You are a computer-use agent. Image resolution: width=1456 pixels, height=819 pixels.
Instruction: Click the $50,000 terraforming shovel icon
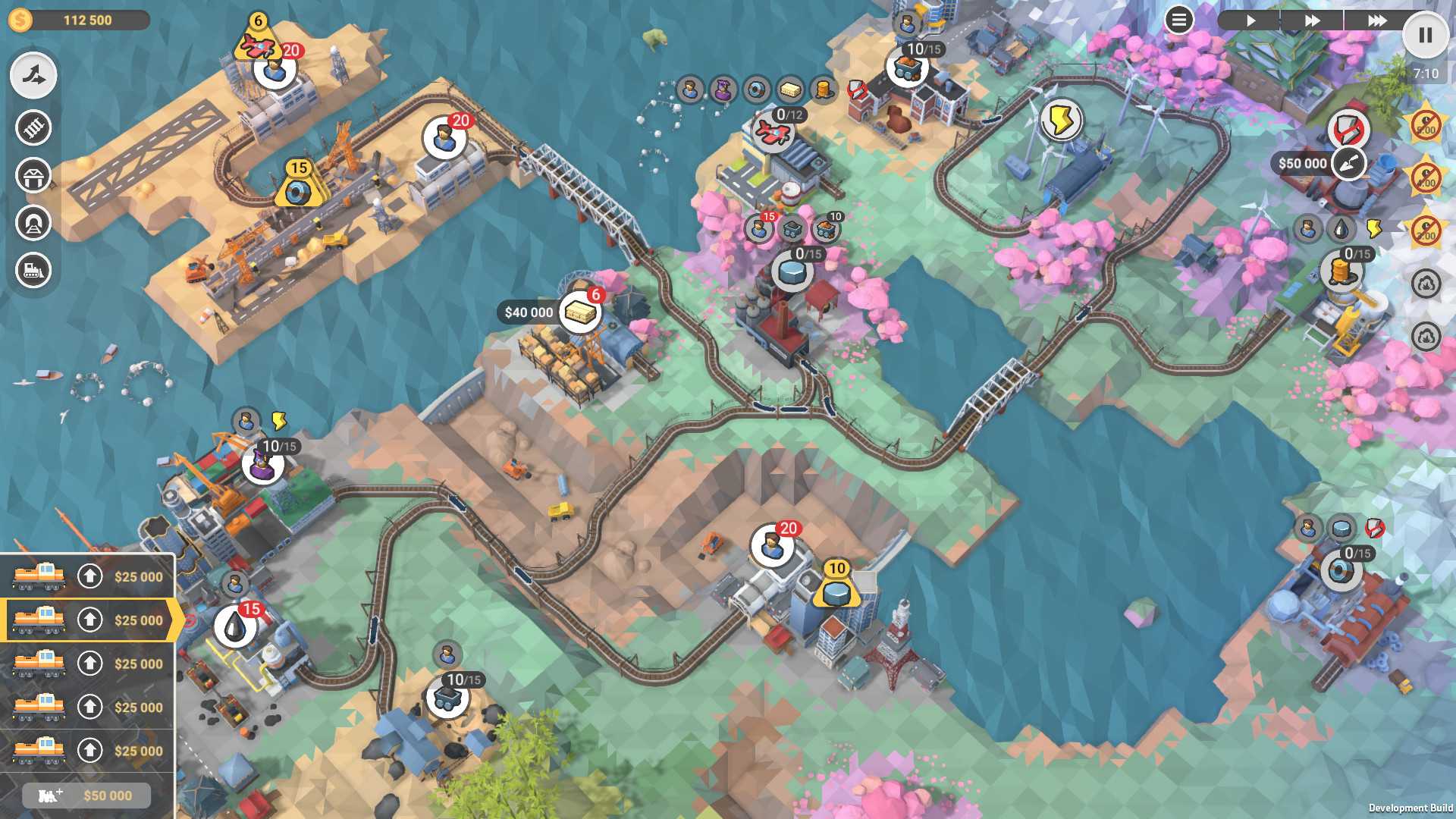pyautogui.click(x=1349, y=163)
